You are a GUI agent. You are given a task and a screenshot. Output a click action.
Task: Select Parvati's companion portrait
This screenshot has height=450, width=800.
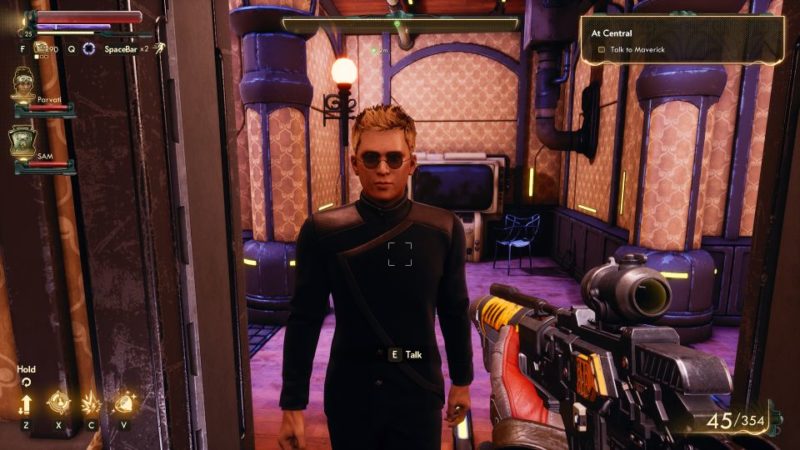[24, 84]
